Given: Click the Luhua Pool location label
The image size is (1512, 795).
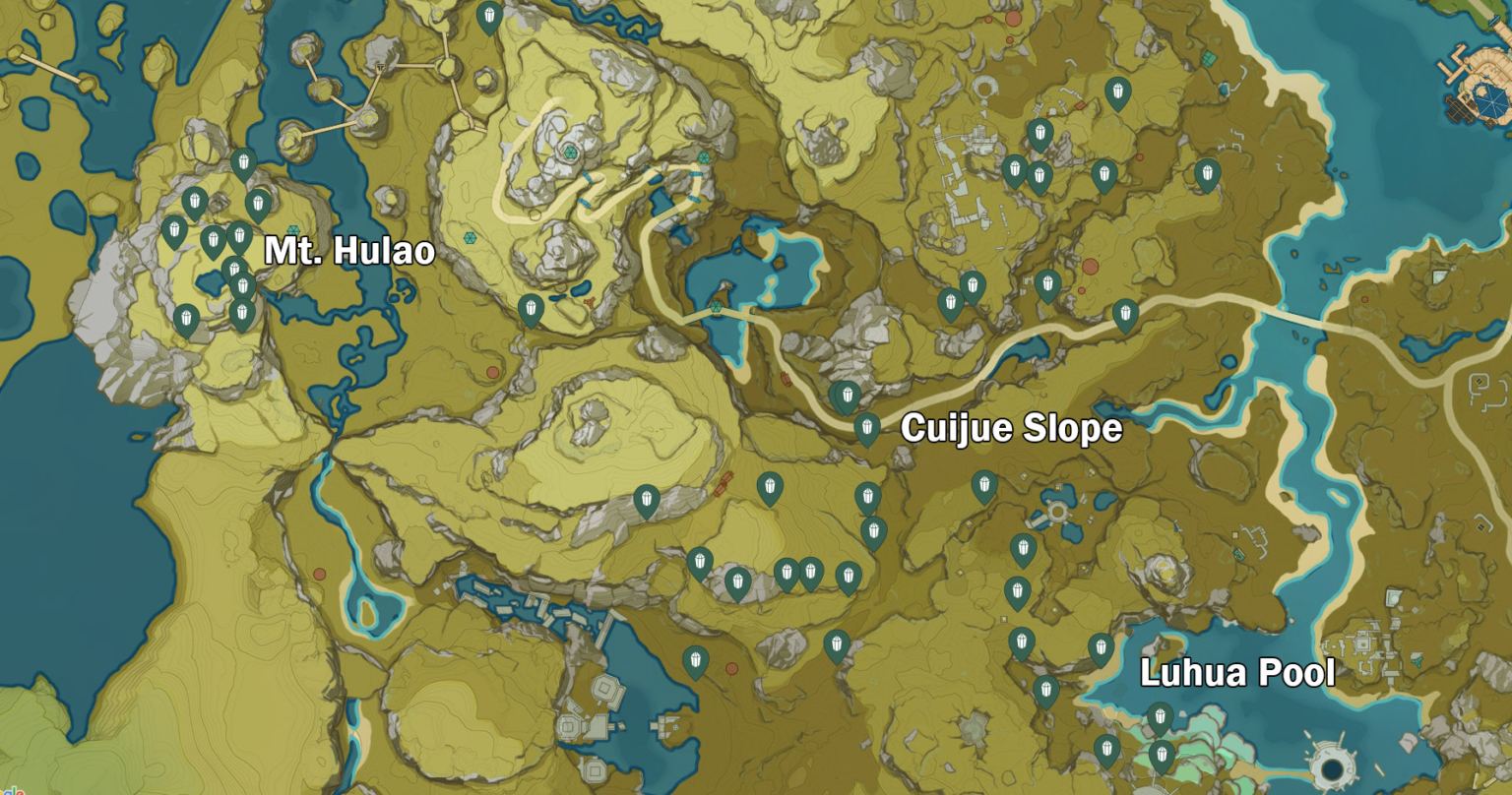Looking at the screenshot, I should tap(1236, 675).
